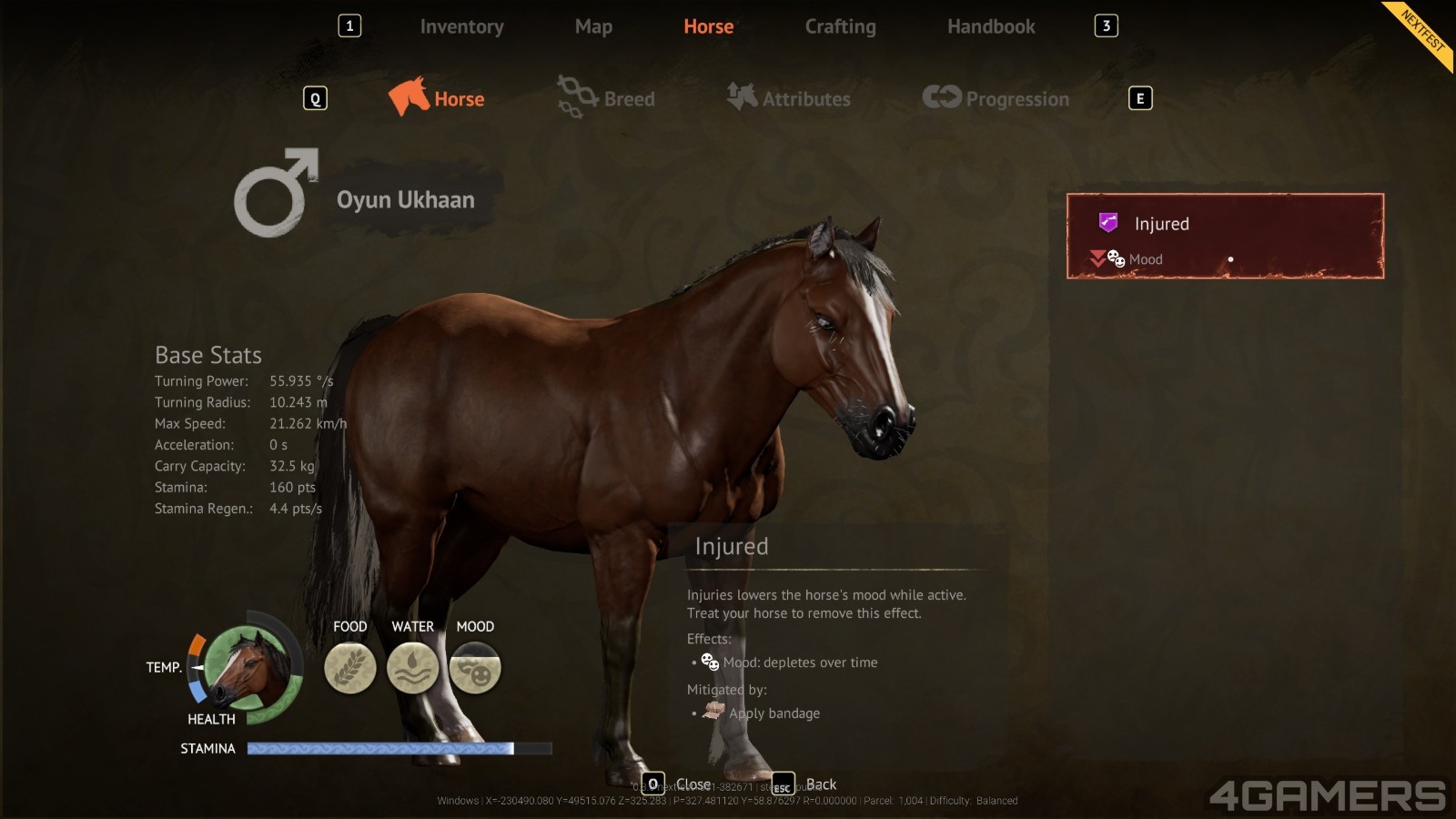Switch to the Map tab
Viewport: 1456px width, 819px height.
(593, 27)
